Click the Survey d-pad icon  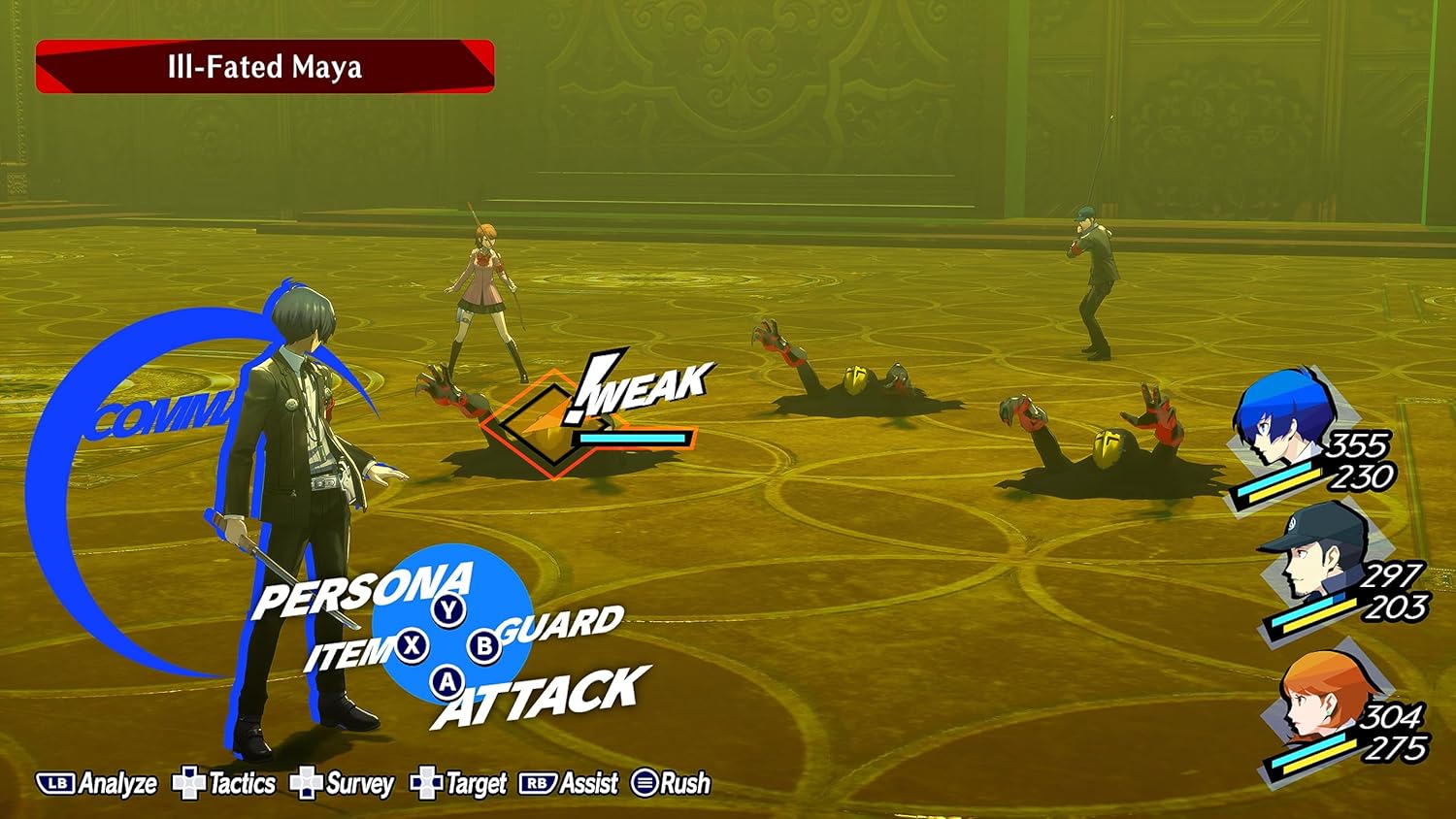coord(306,783)
